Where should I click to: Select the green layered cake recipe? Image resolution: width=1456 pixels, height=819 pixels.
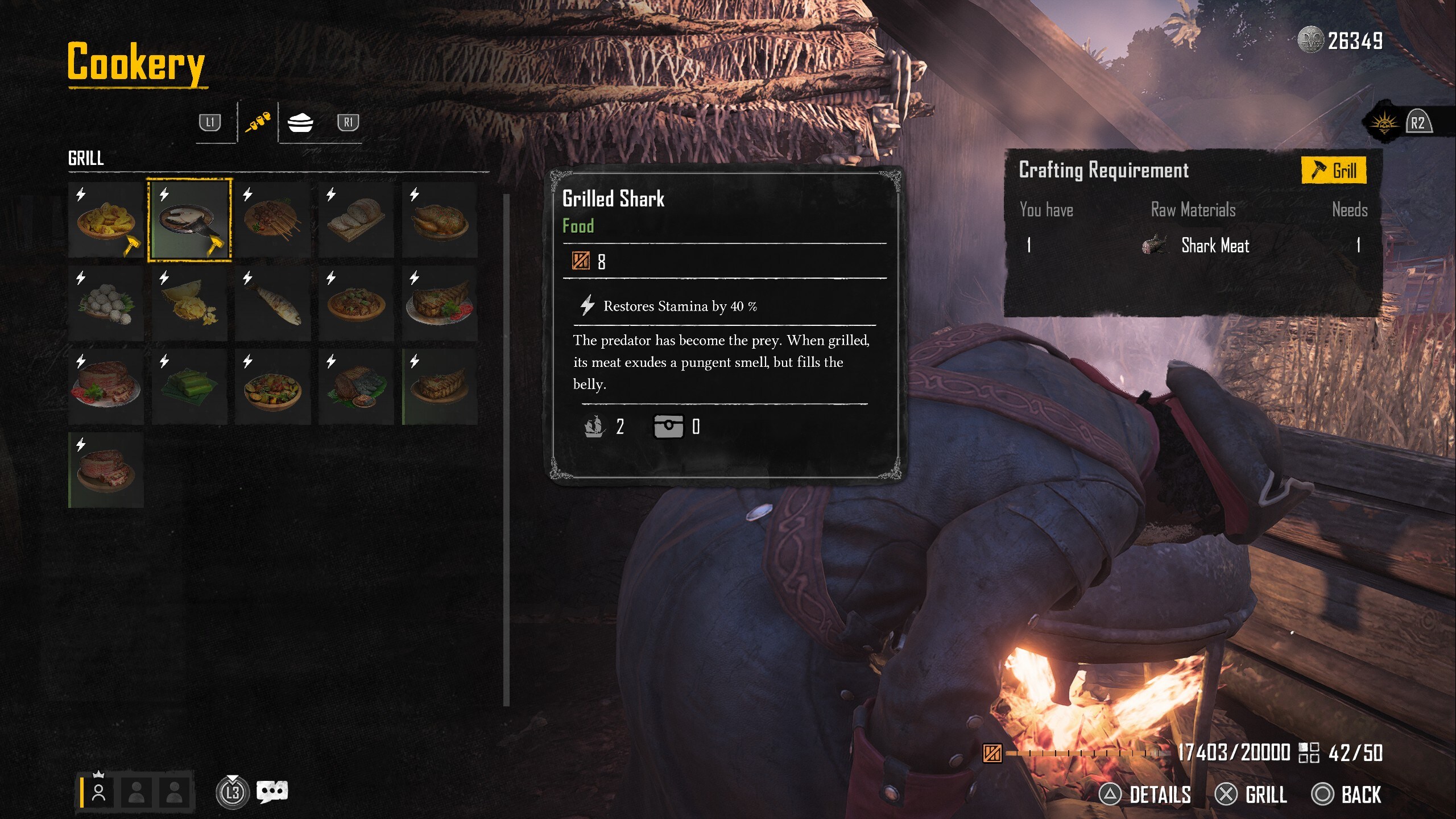[189, 387]
